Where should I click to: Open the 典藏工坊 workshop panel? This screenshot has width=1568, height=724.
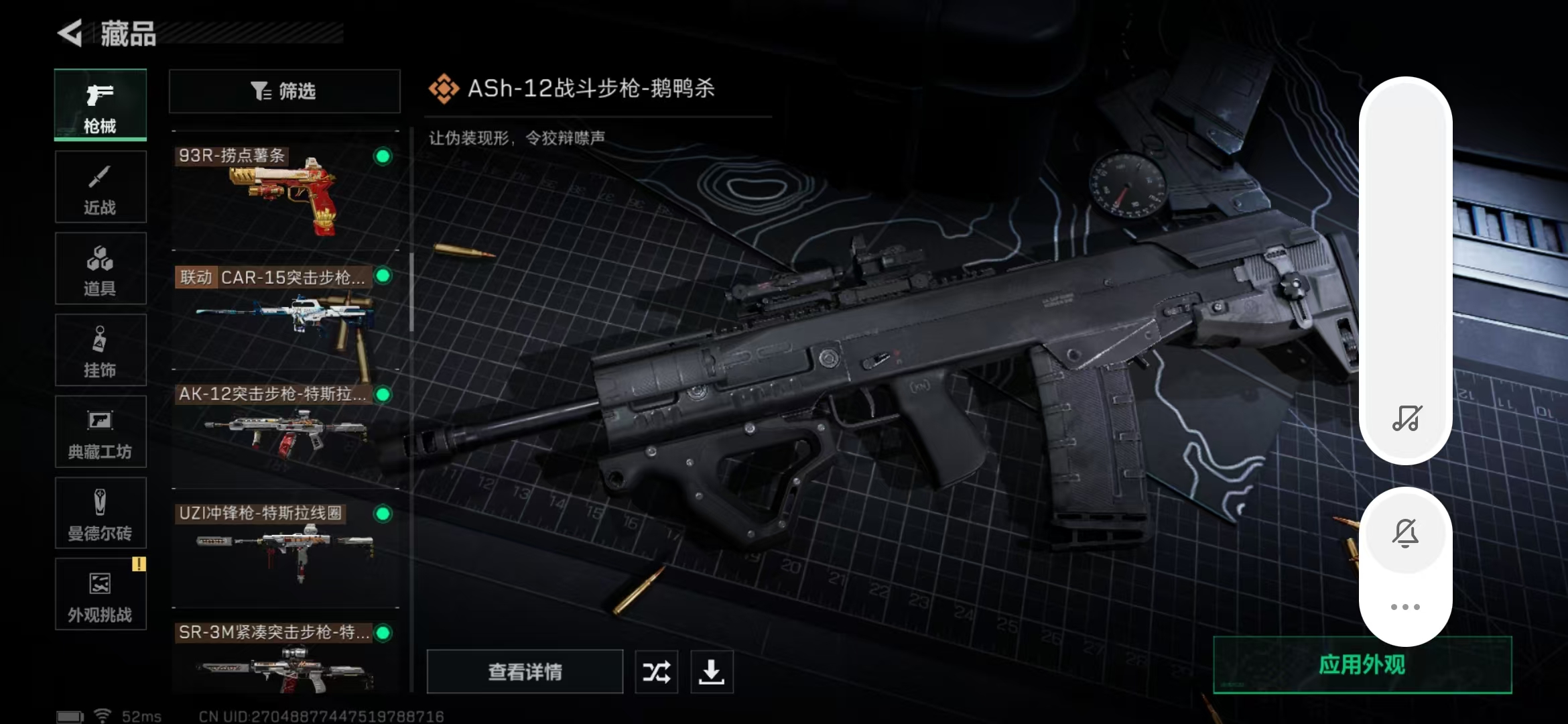(101, 432)
